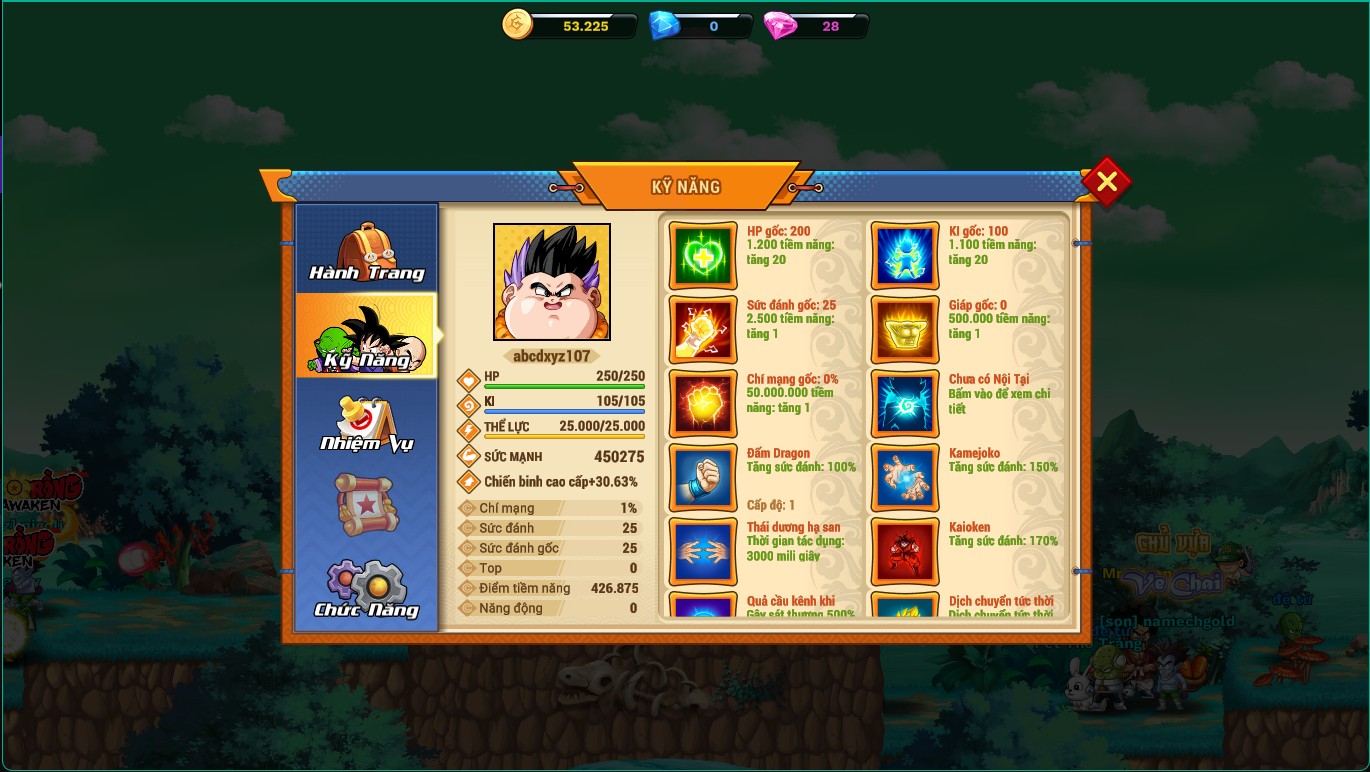Raise Chí mạng gốc critical stat

[703, 404]
